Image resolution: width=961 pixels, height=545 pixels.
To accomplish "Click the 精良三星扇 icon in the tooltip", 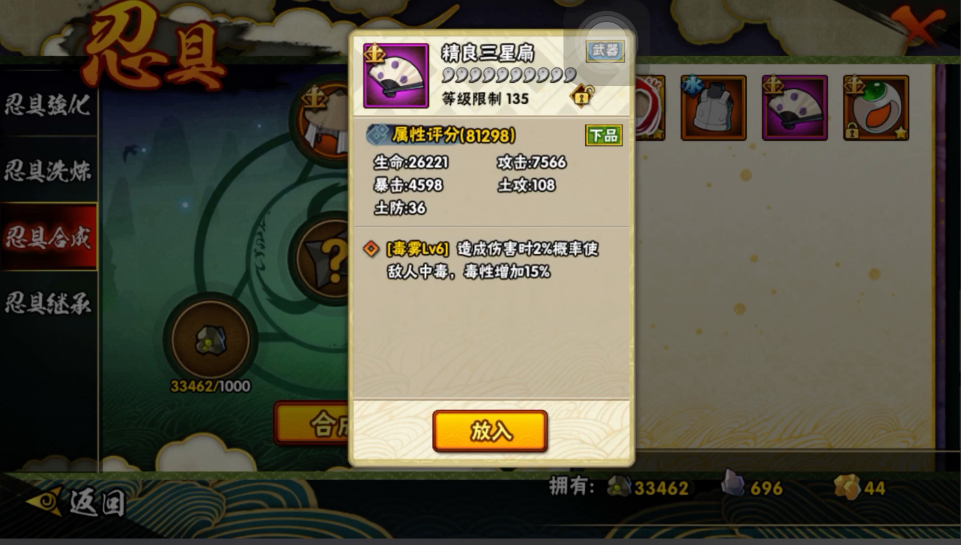I will coord(395,76).
